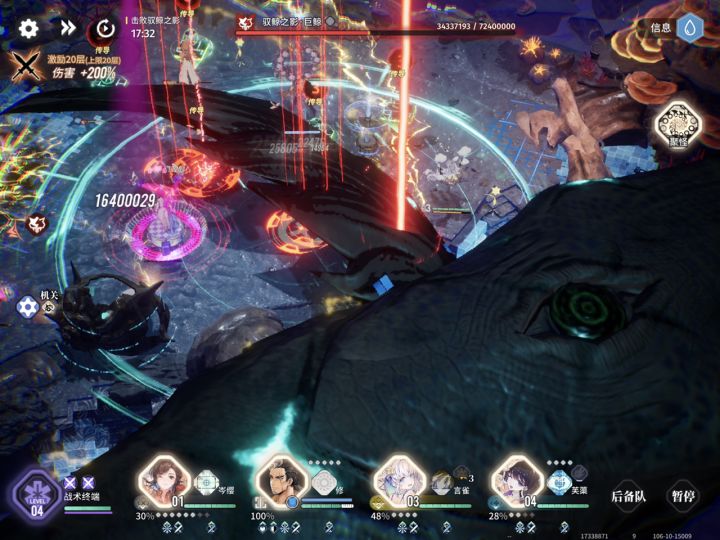This screenshot has height=540, width=720.
Task: Select character 01 岑缨 portrait
Action: [163, 482]
